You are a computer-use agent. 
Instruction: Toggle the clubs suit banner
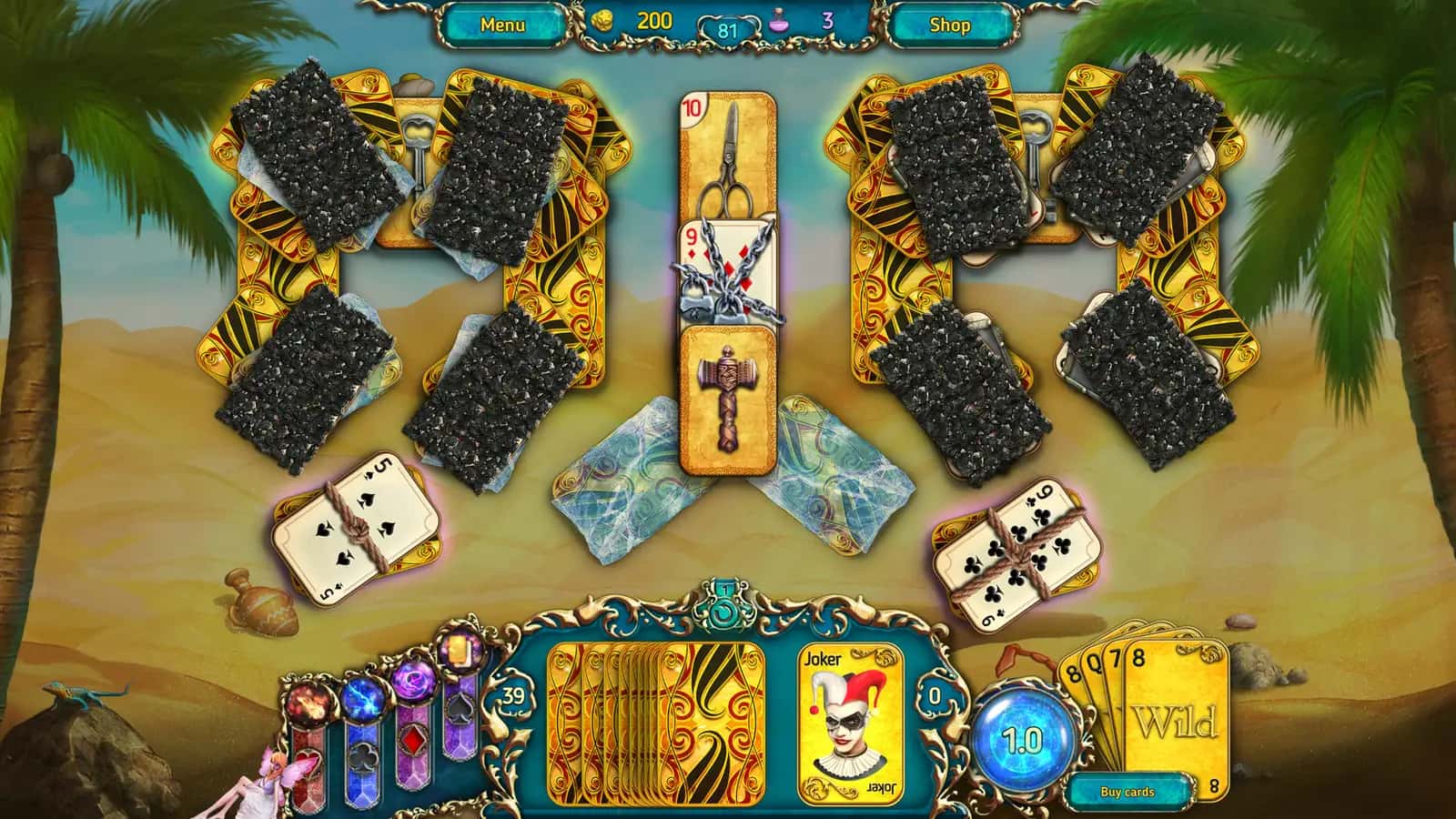365,757
